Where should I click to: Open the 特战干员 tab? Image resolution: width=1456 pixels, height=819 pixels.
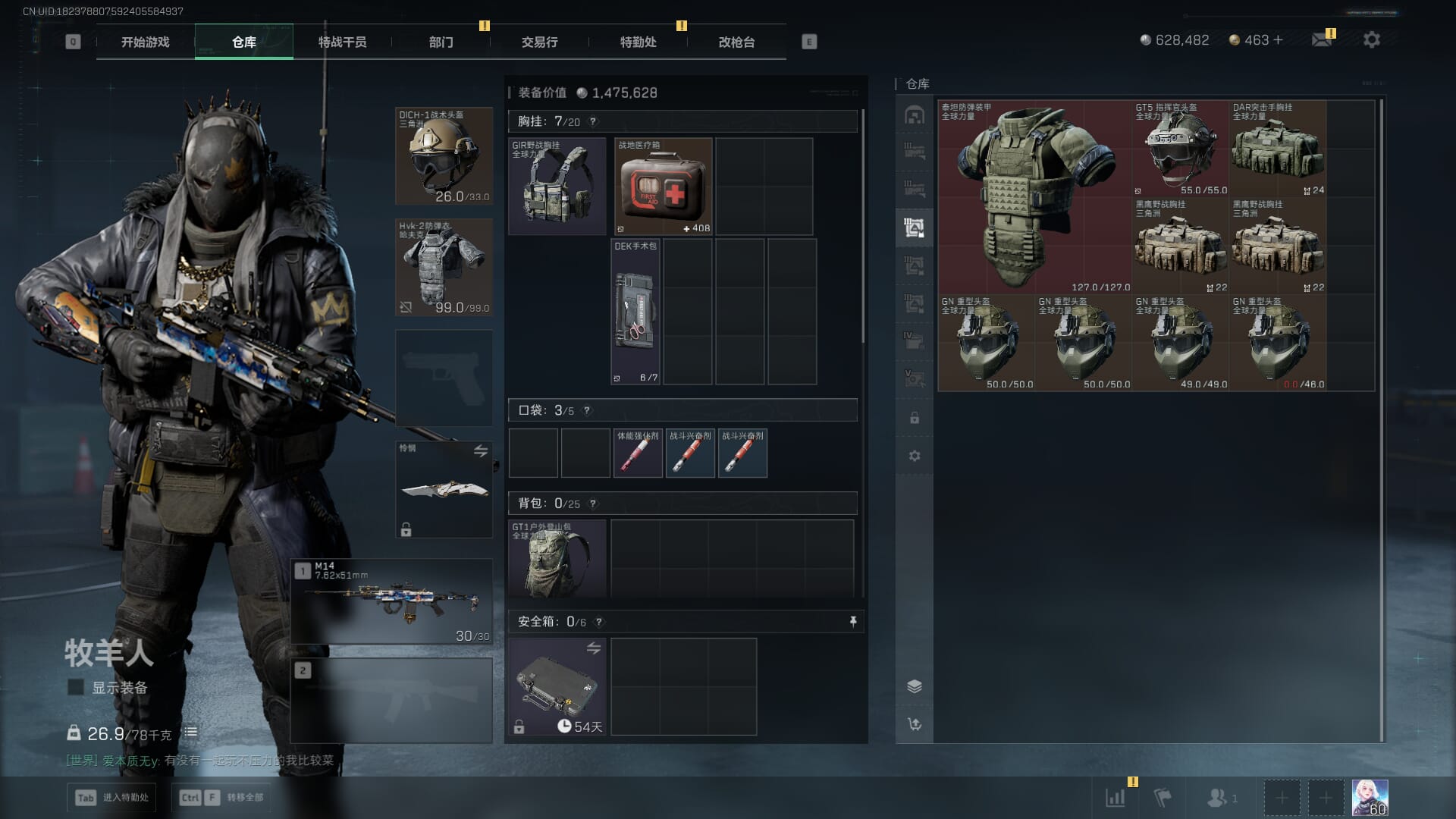(x=342, y=42)
